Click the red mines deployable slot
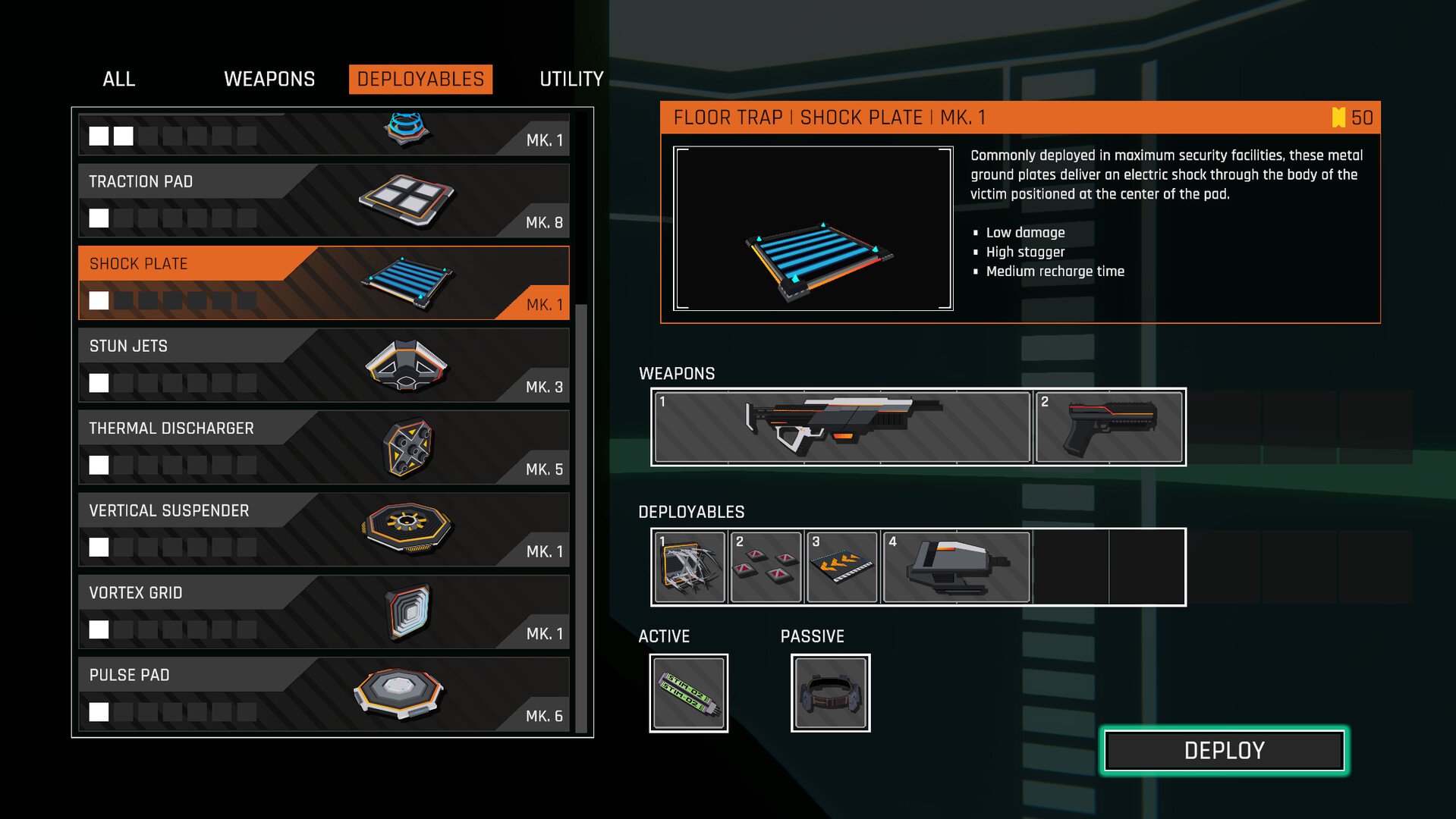This screenshot has height=819, width=1456. [766, 567]
